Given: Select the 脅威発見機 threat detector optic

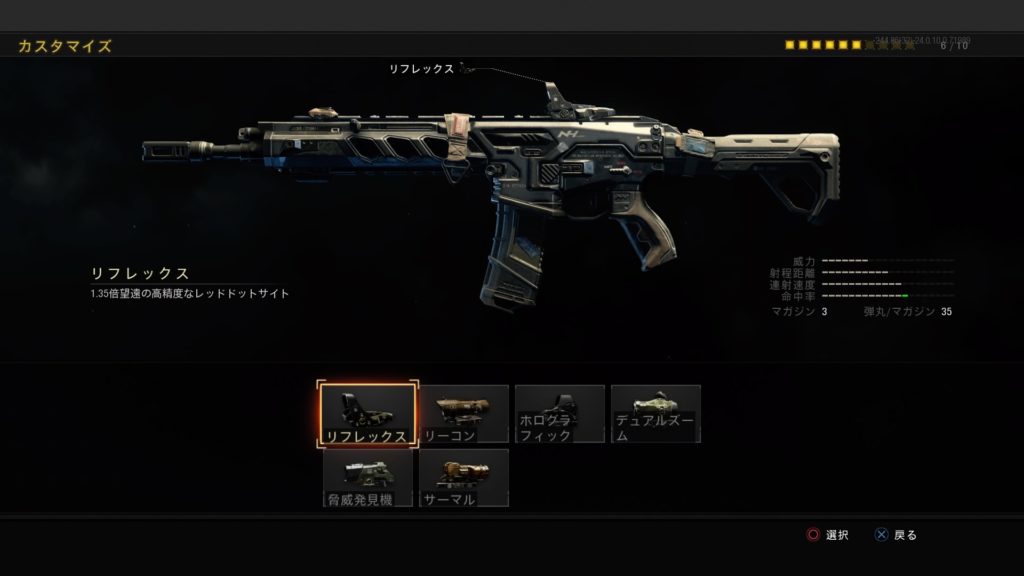Looking at the screenshot, I should (367, 478).
